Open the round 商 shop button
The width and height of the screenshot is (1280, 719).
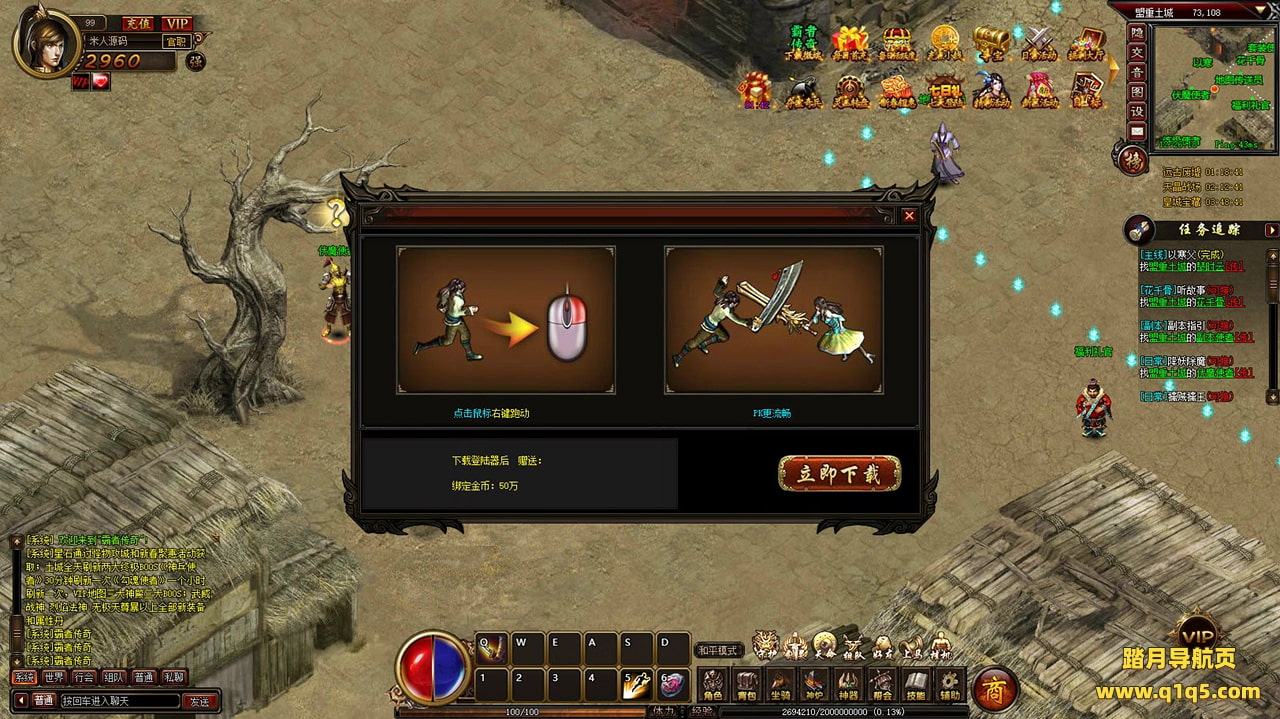point(996,688)
